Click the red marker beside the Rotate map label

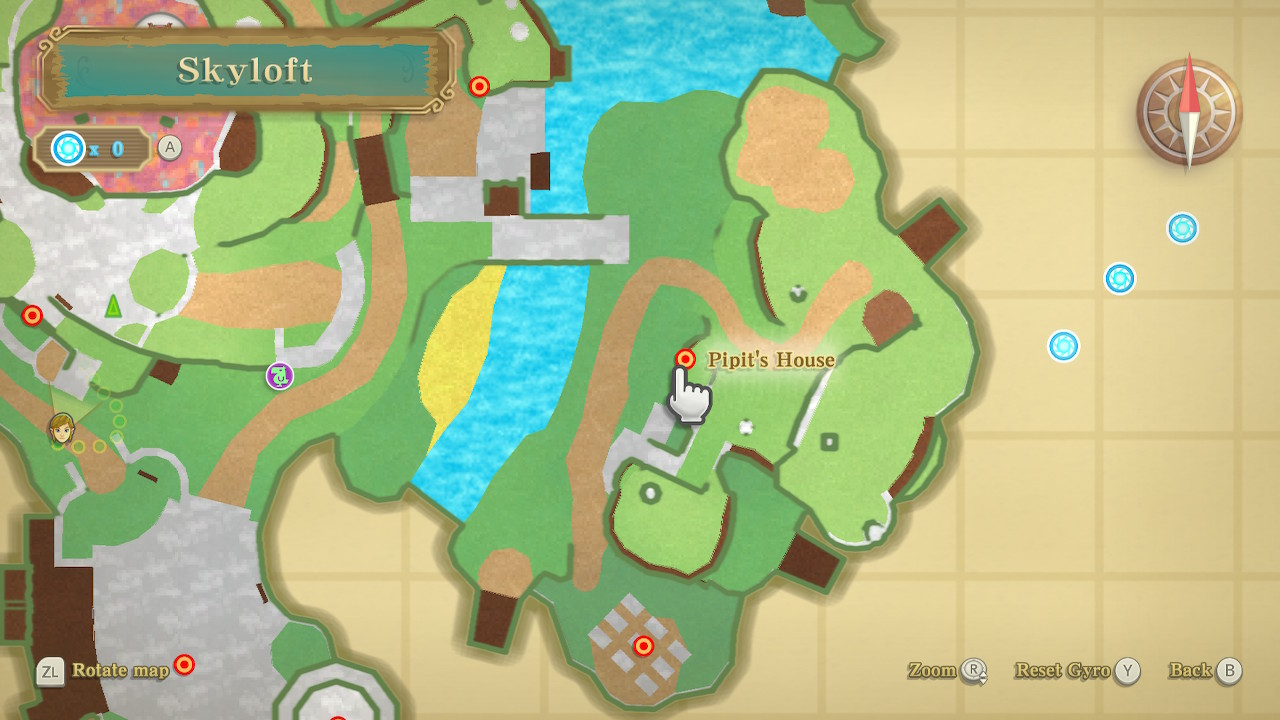[184, 664]
